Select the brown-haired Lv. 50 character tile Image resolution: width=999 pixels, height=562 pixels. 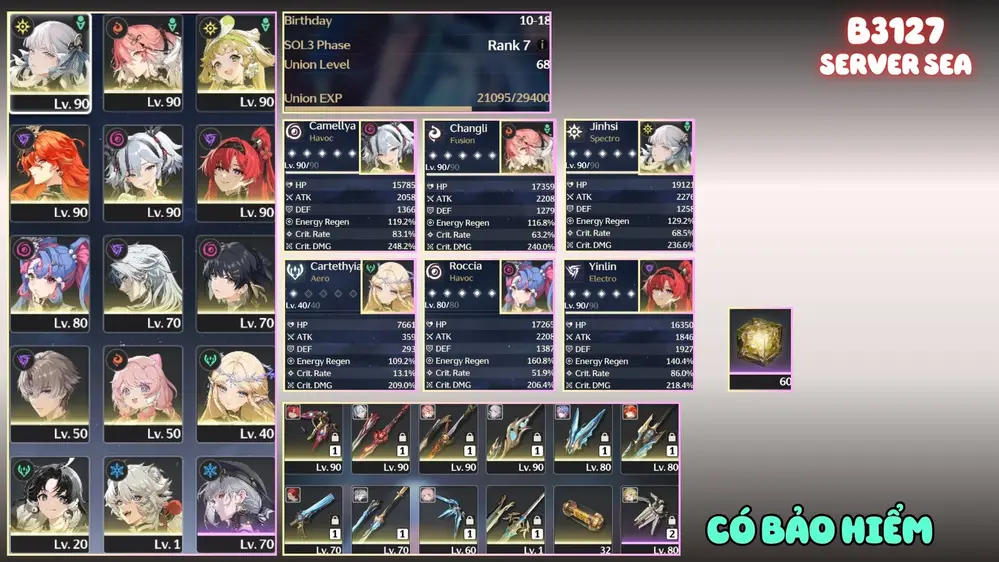click(50, 394)
